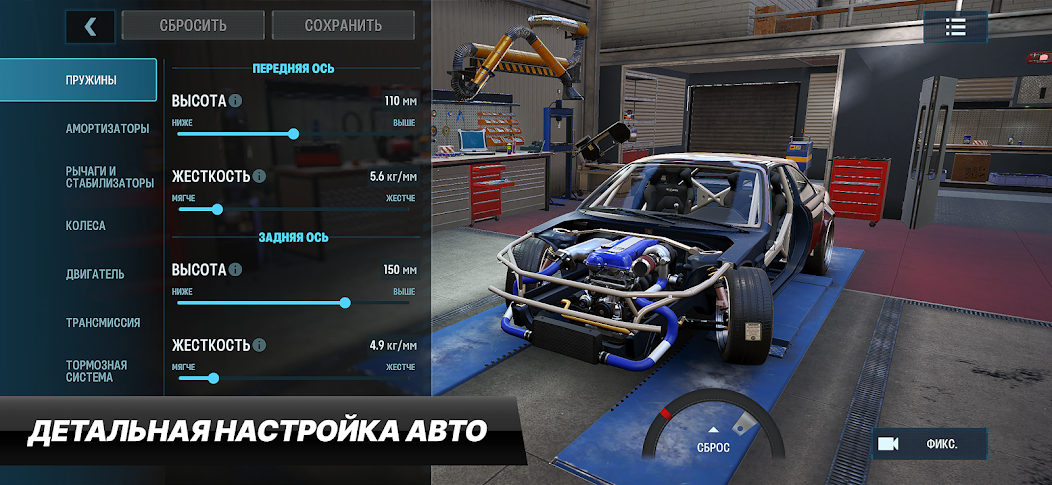The width and height of the screenshot is (1052, 485).
Task: Switch to the АМОРТИЗАТОРЫ tab
Action: point(107,129)
